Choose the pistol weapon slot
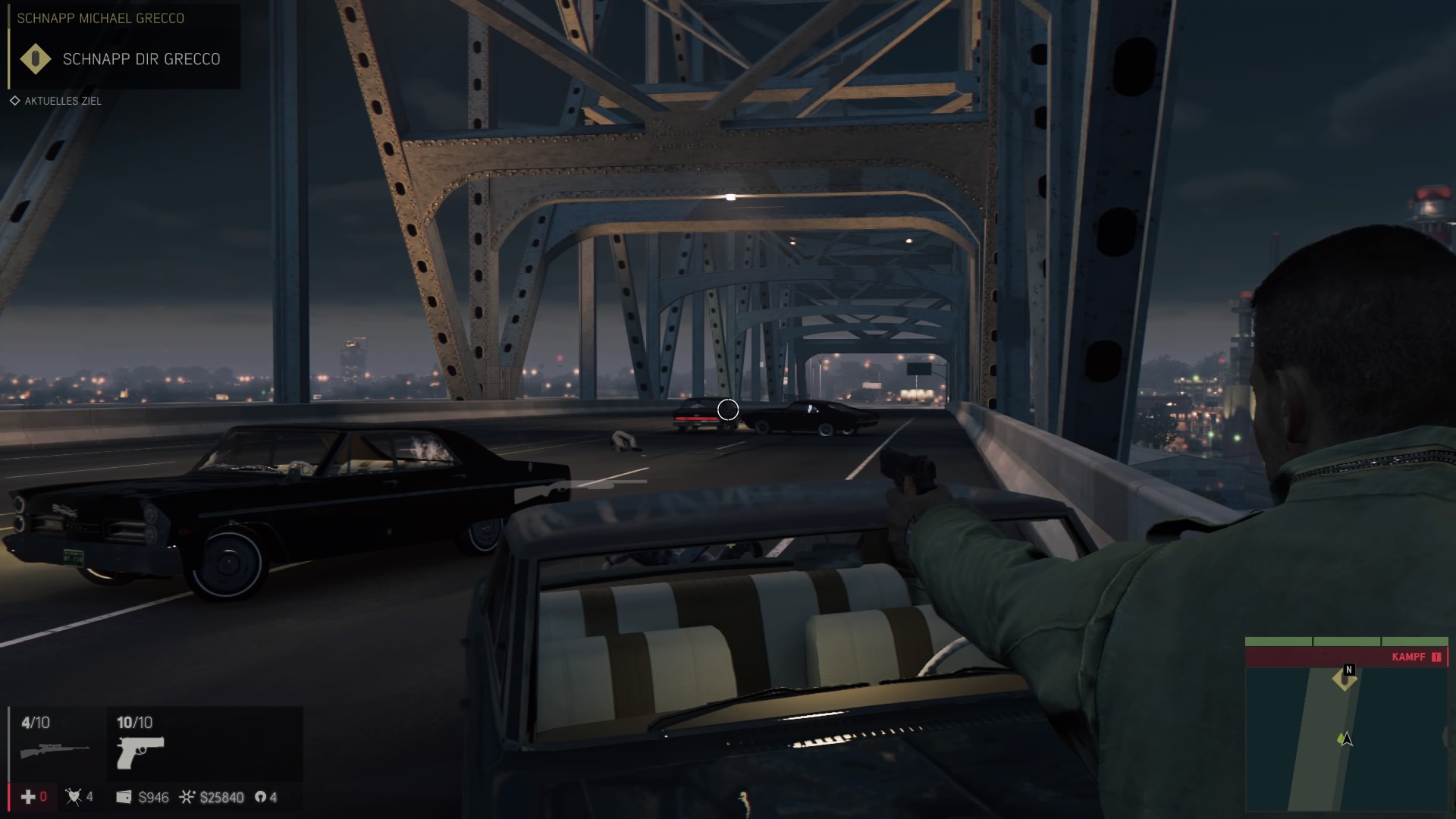 click(x=140, y=751)
